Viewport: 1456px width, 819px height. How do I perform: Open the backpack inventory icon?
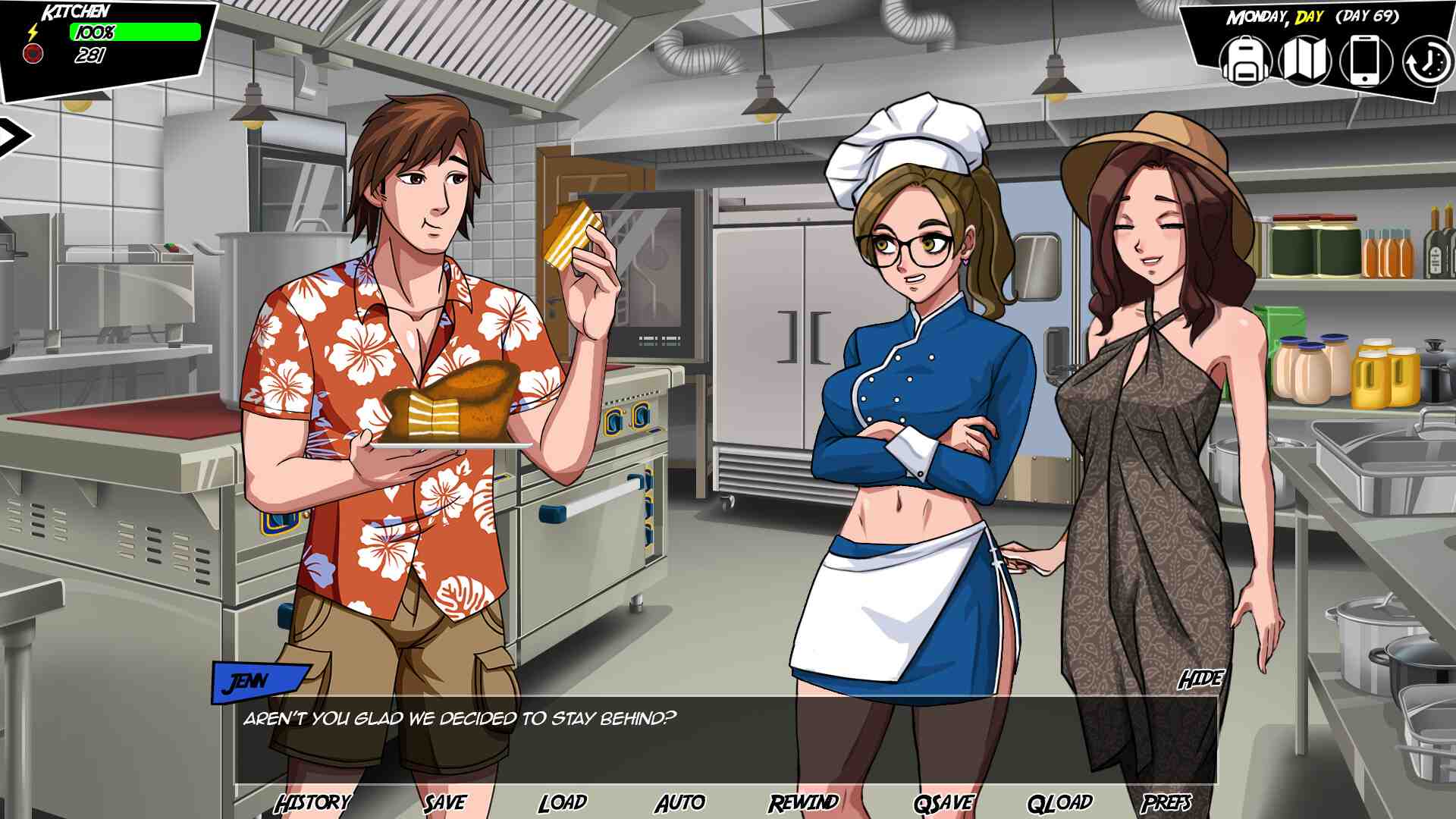(1245, 60)
